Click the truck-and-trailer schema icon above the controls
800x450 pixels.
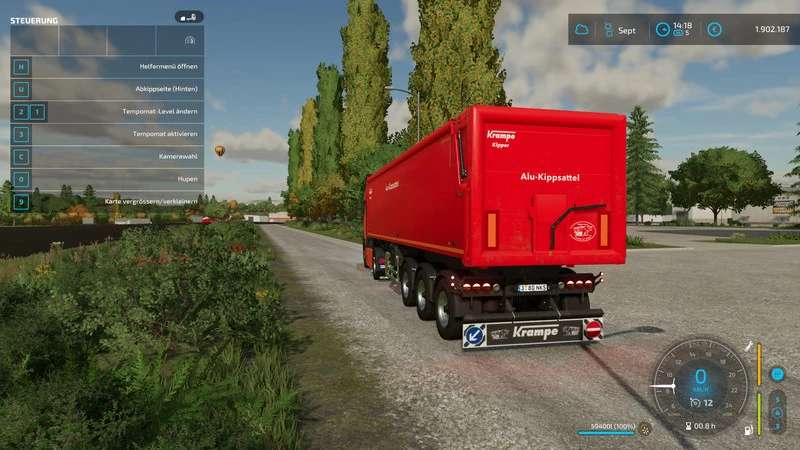click(x=189, y=39)
